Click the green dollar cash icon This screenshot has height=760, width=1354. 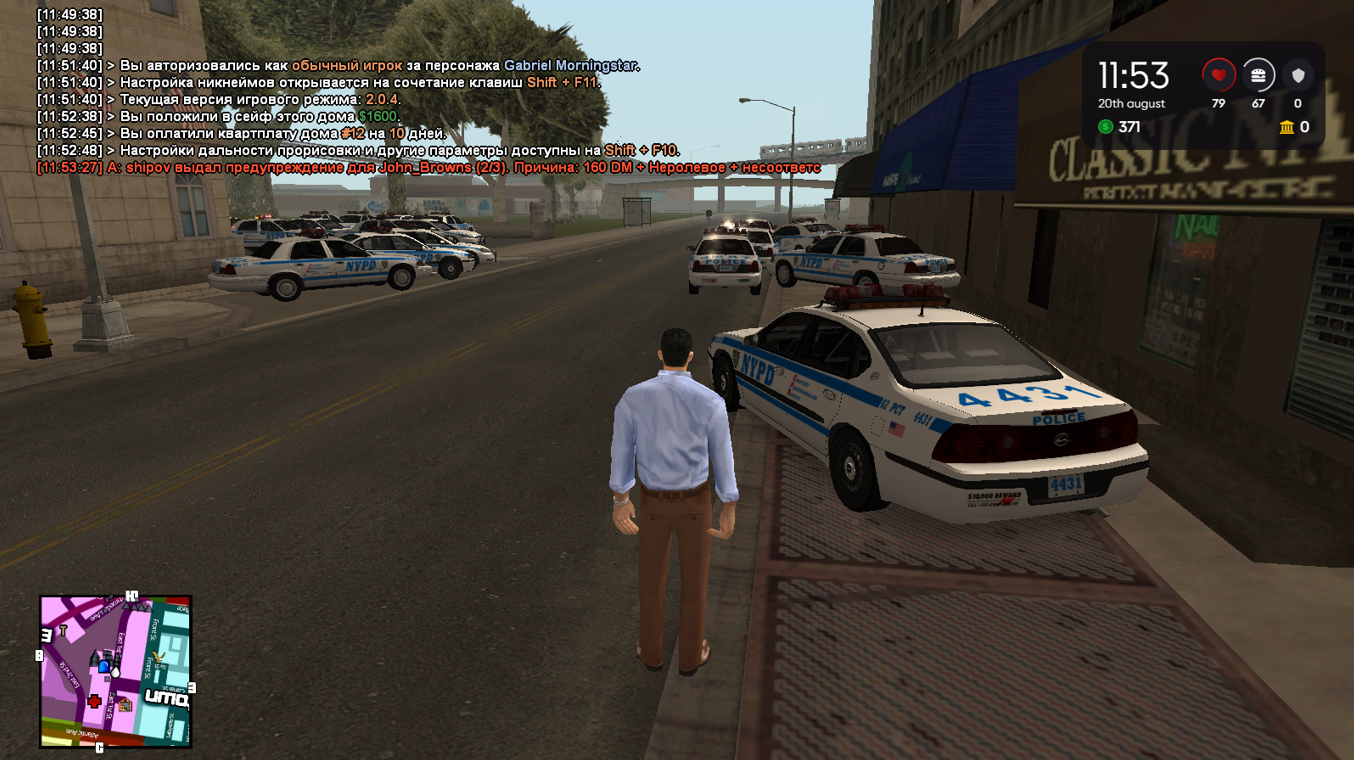click(1105, 127)
